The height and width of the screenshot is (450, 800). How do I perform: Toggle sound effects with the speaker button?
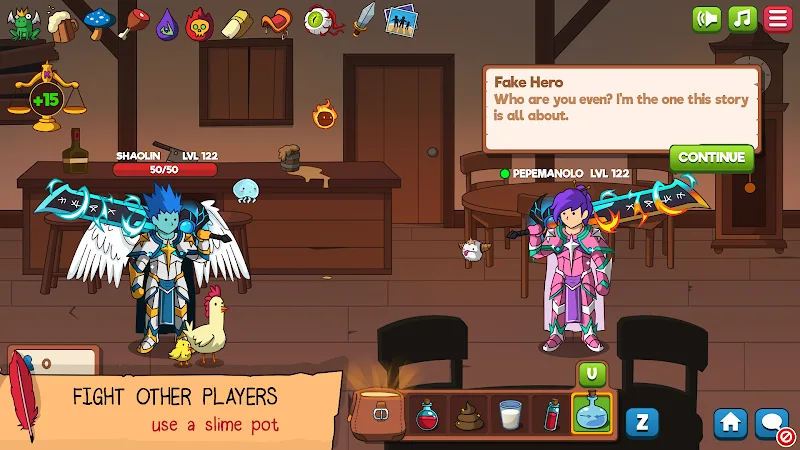click(x=707, y=19)
